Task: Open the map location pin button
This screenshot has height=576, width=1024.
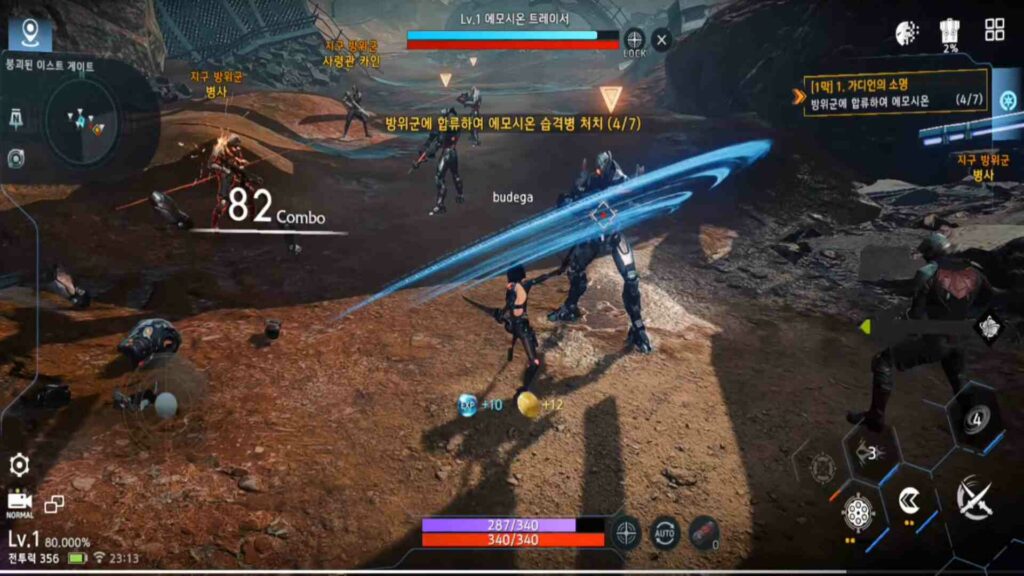Action: 30,33
